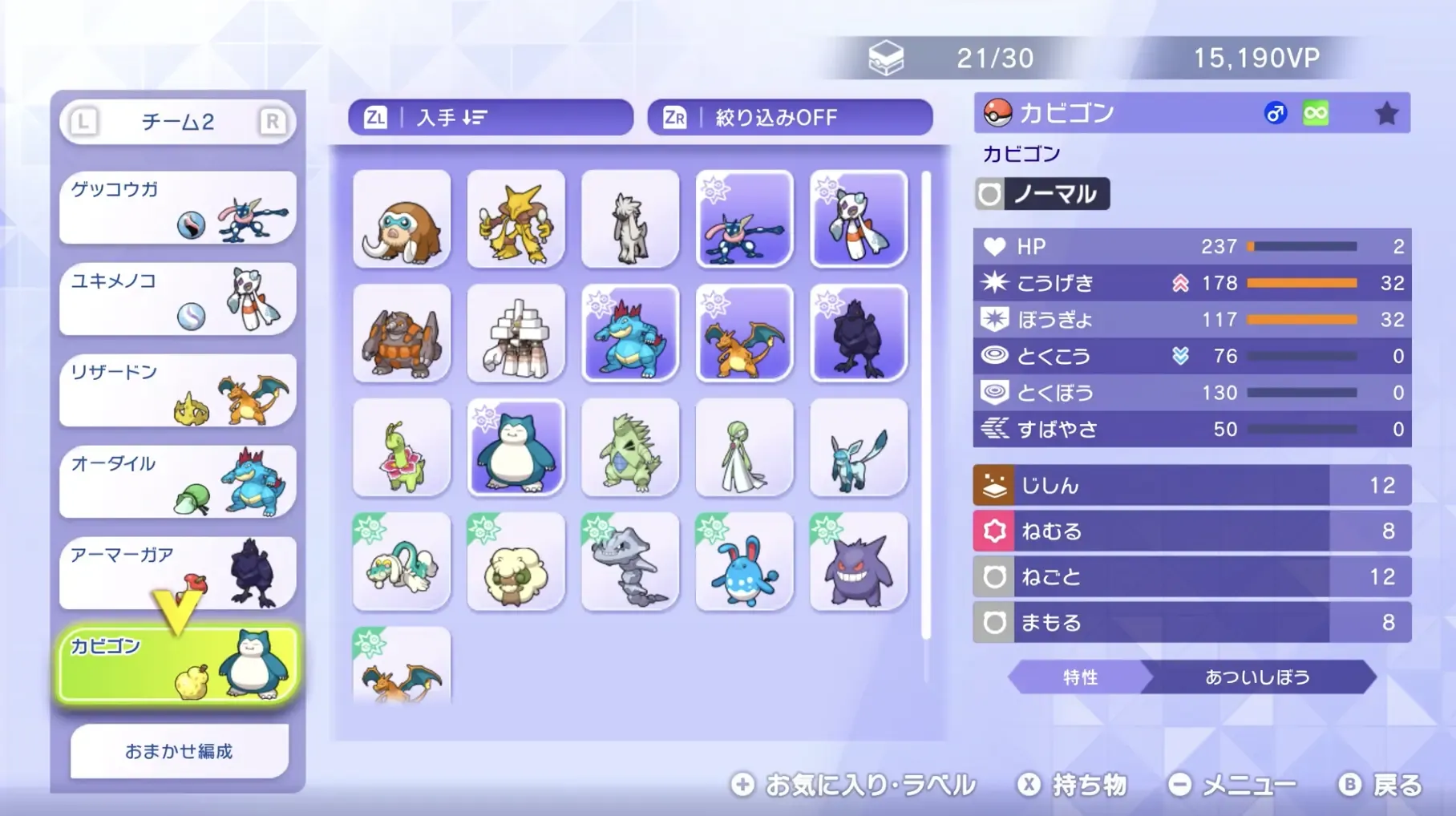Click the pink move icon beside ねむる

tap(992, 531)
